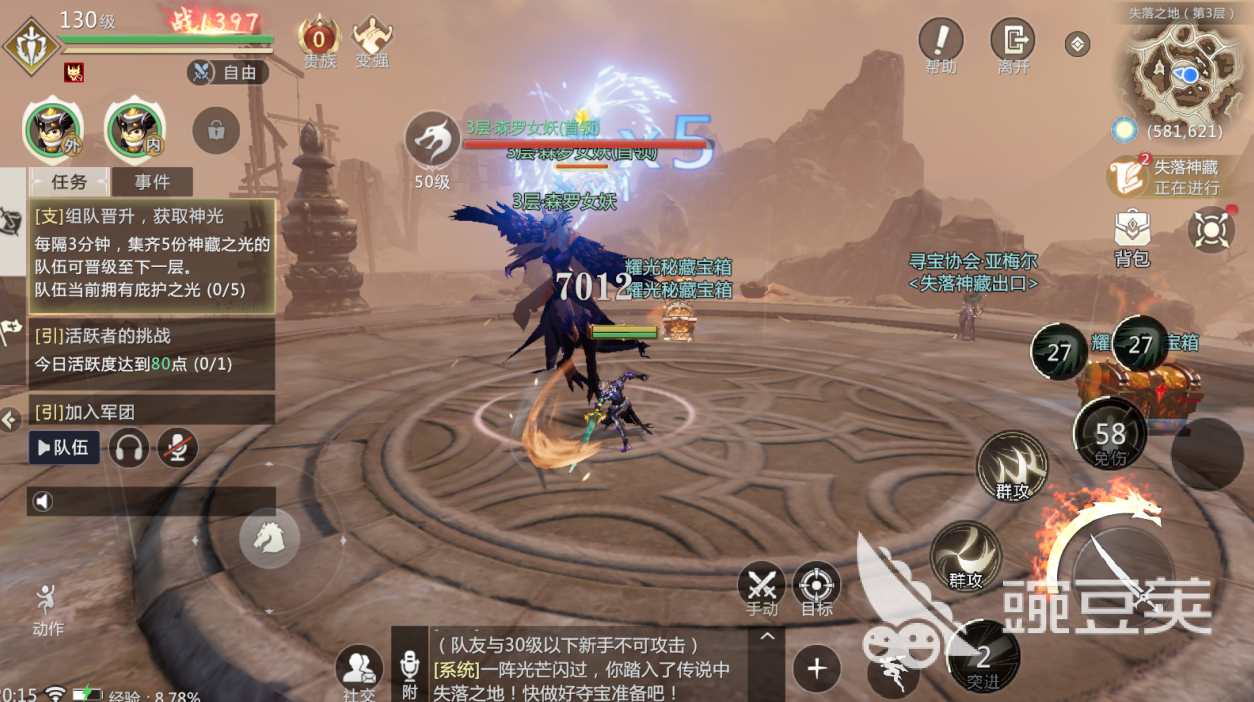Screen dimensions: 1254x702
Task: Open the minimap of 失落之地
Action: coord(1185,70)
